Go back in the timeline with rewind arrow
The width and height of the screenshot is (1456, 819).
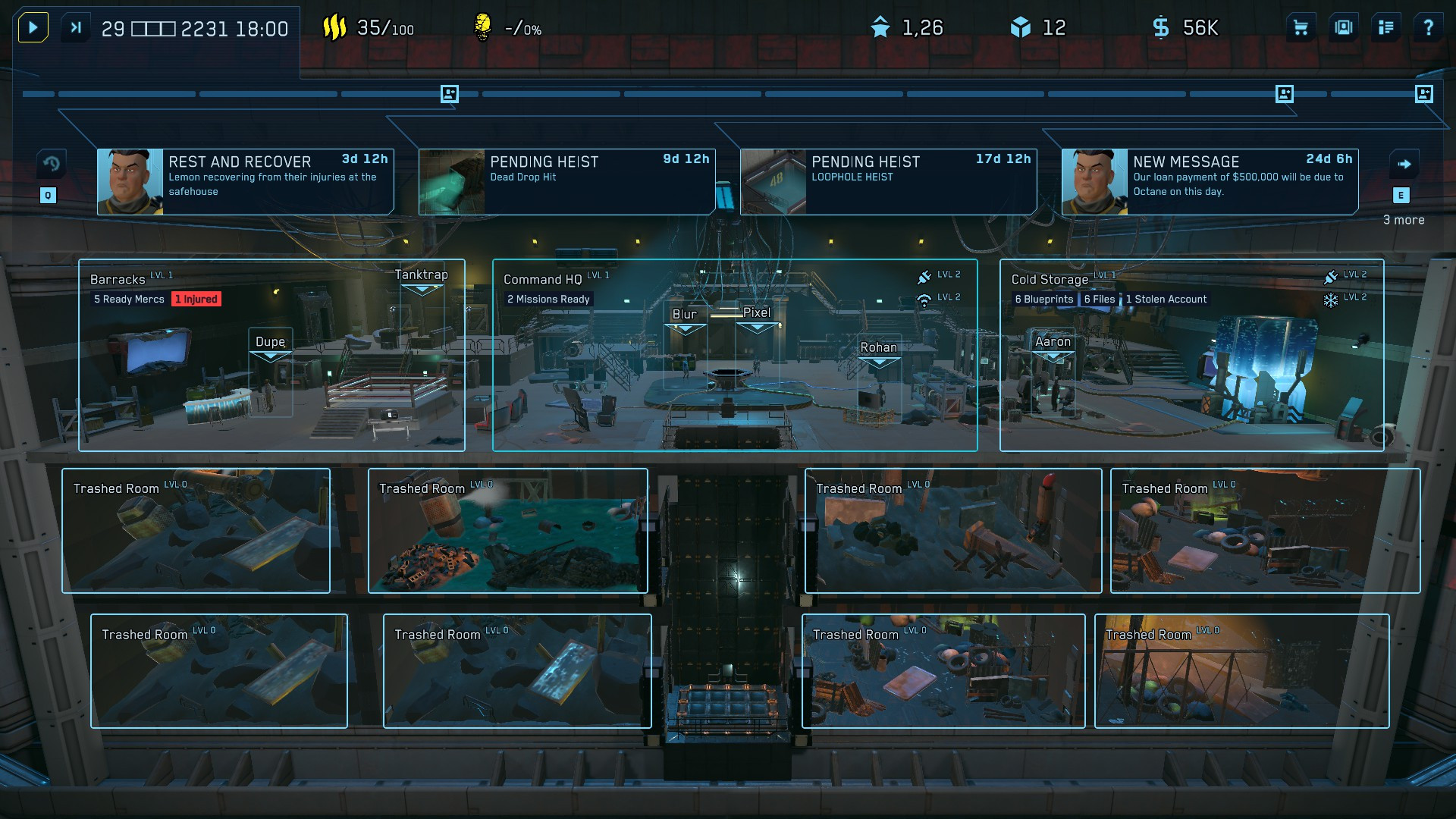(51, 164)
